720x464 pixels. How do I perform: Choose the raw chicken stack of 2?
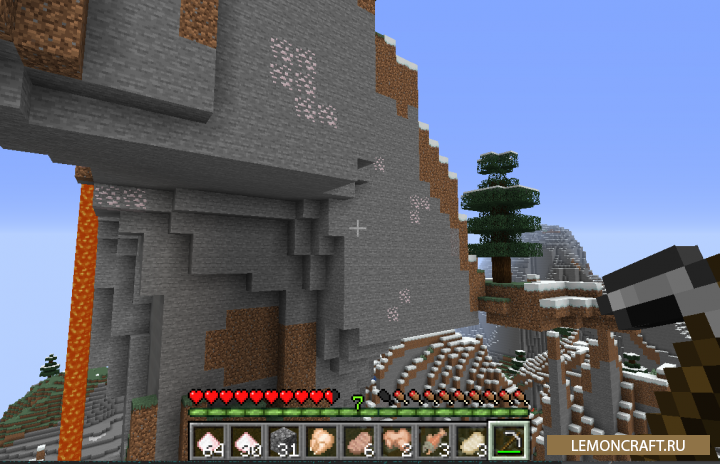[x=395, y=439]
